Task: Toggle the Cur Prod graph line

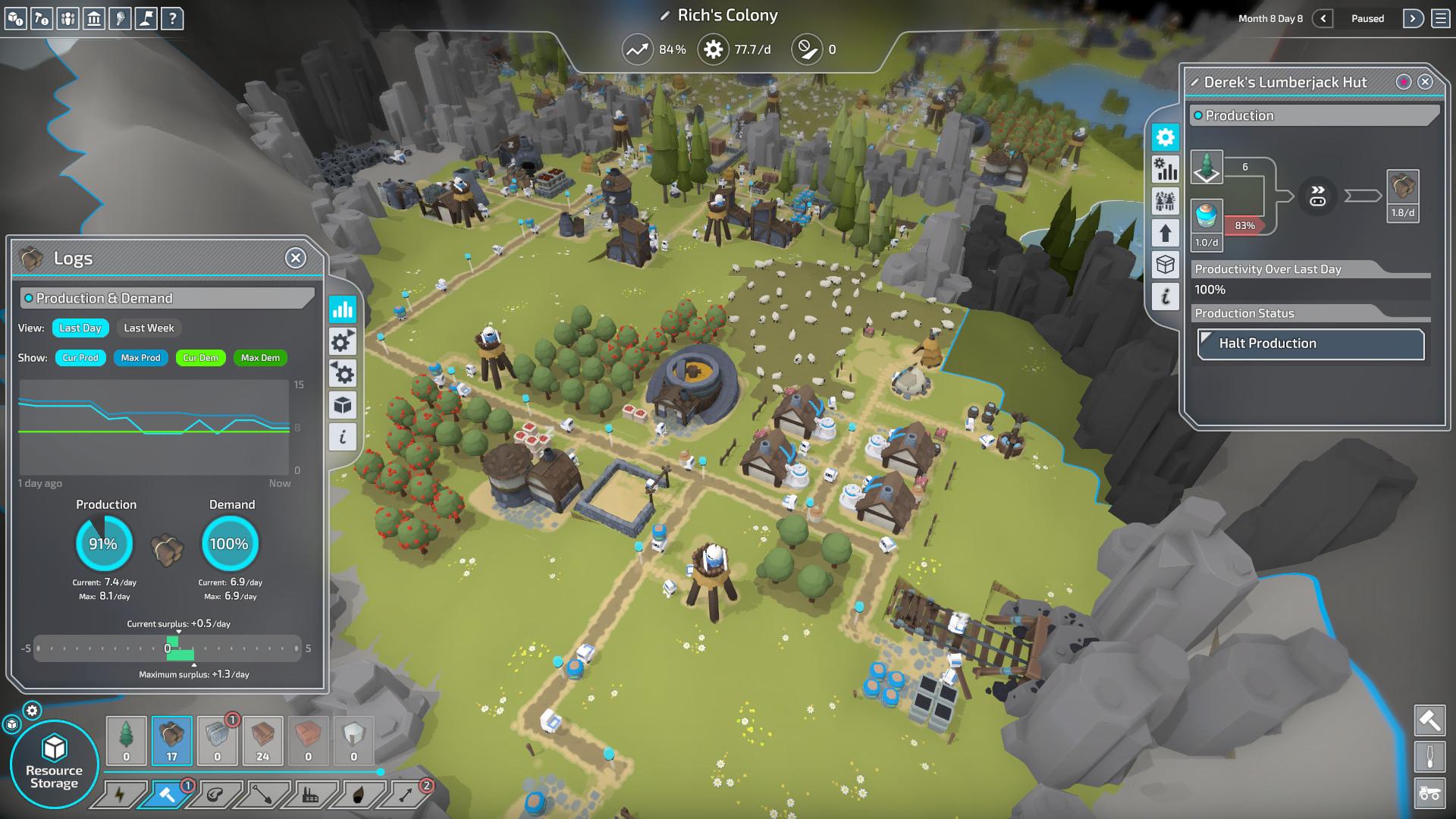Action: coord(80,358)
